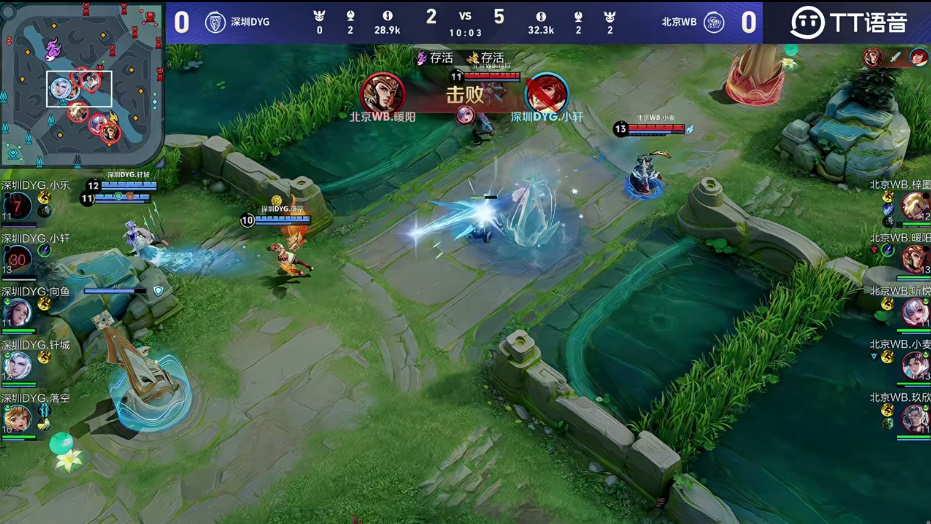Click the killer portrait in kill banner
This screenshot has width=931, height=524.
pos(381,93)
